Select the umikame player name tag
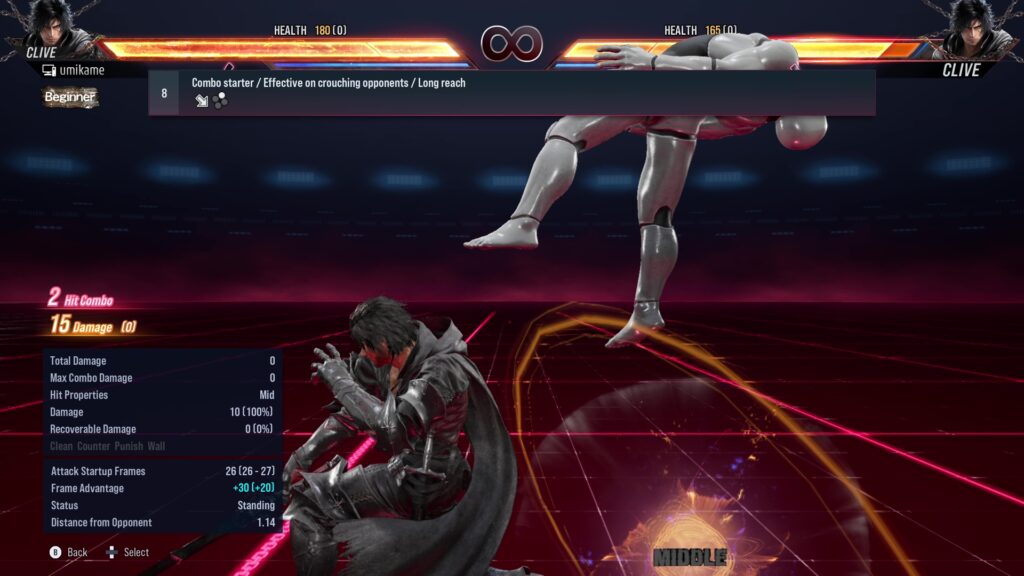Viewport: 1024px width, 576px height. 75,70
